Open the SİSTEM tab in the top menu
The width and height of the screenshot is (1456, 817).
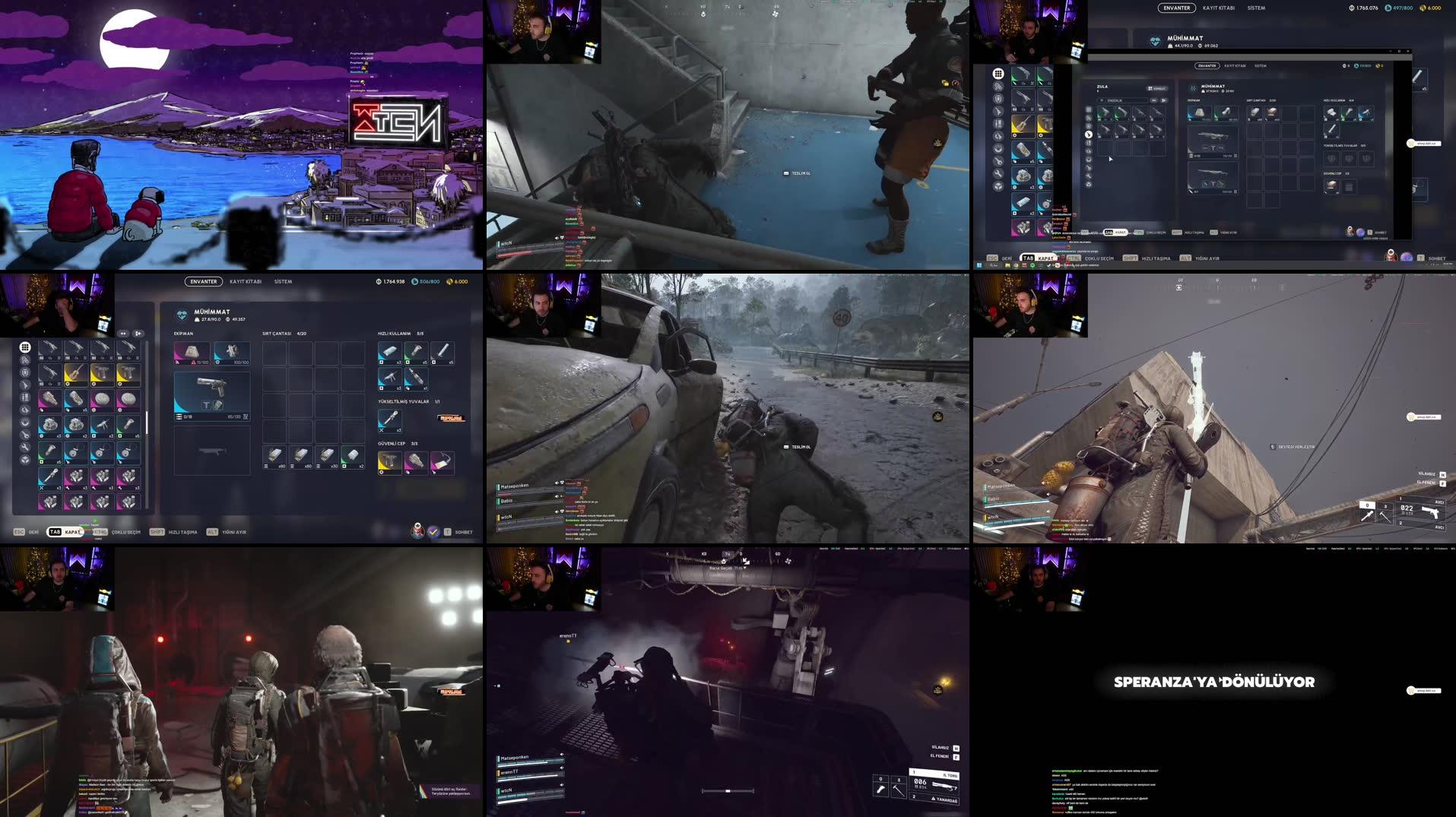tap(283, 281)
